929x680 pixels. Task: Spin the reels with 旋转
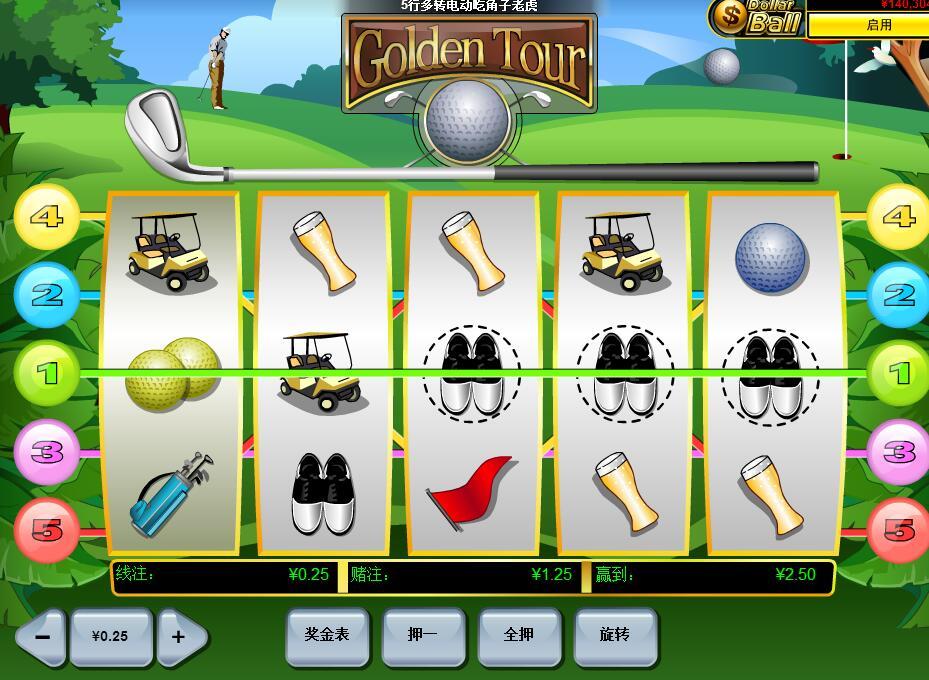(615, 636)
